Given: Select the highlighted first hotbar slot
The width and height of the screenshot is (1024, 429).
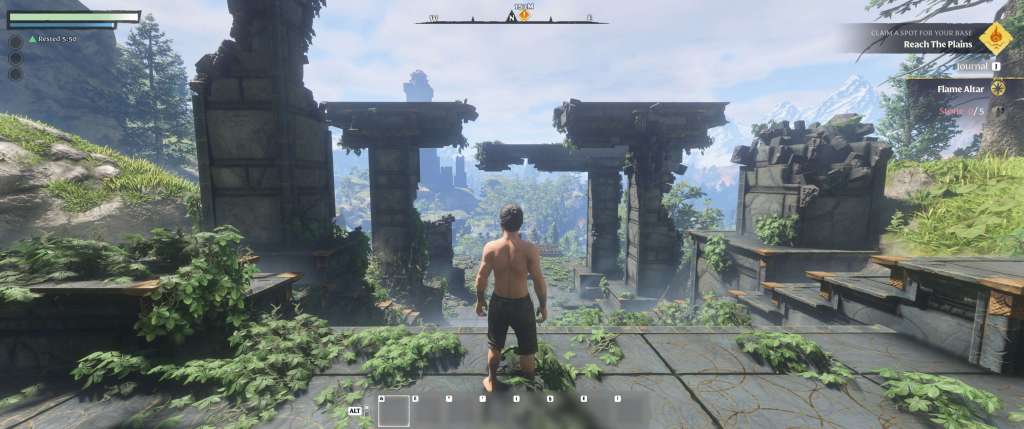Looking at the screenshot, I should pyautogui.click(x=393, y=411).
